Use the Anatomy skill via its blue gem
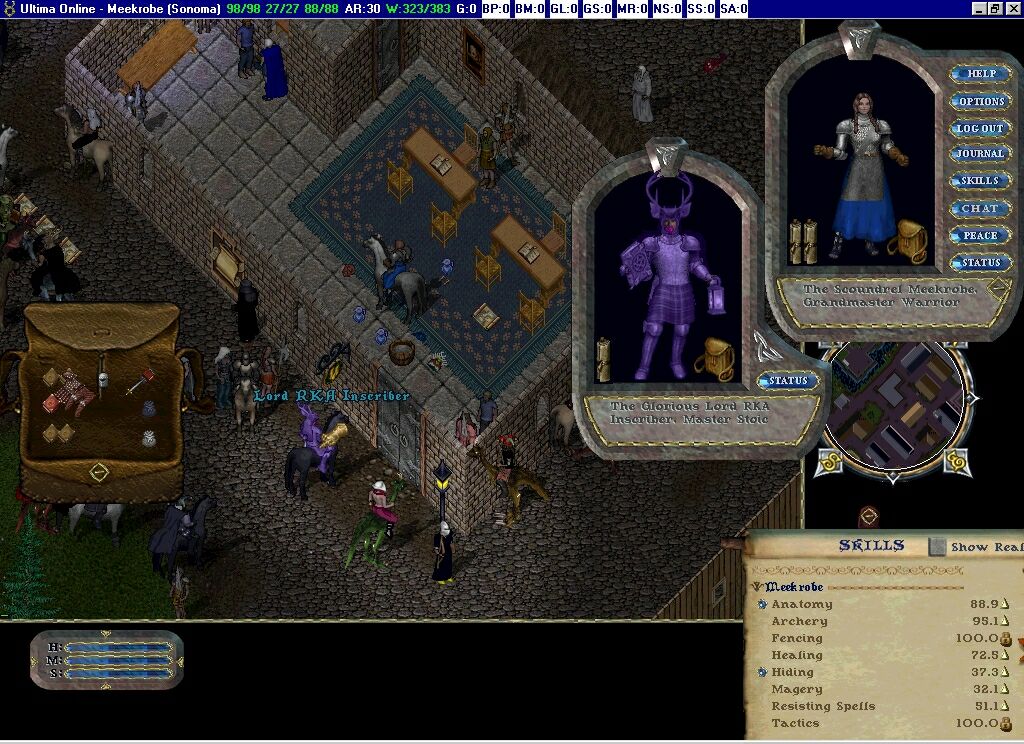 tap(762, 604)
